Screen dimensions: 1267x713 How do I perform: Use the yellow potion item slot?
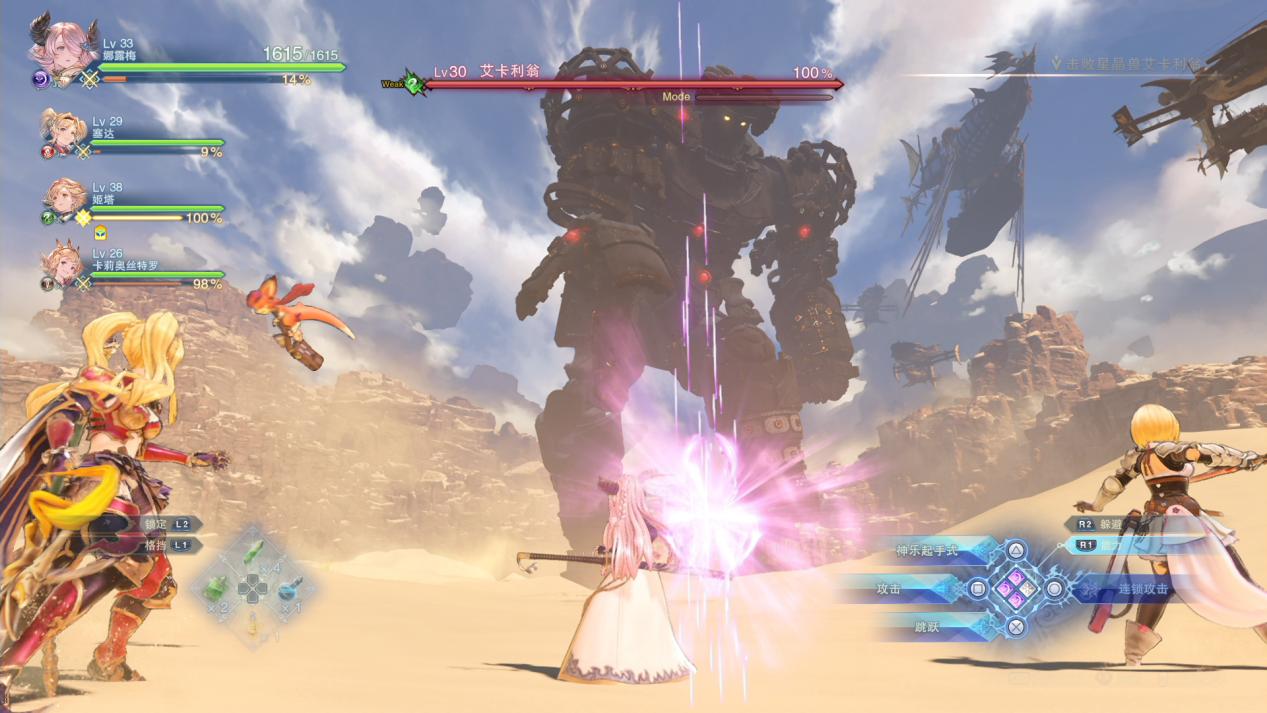point(253,624)
